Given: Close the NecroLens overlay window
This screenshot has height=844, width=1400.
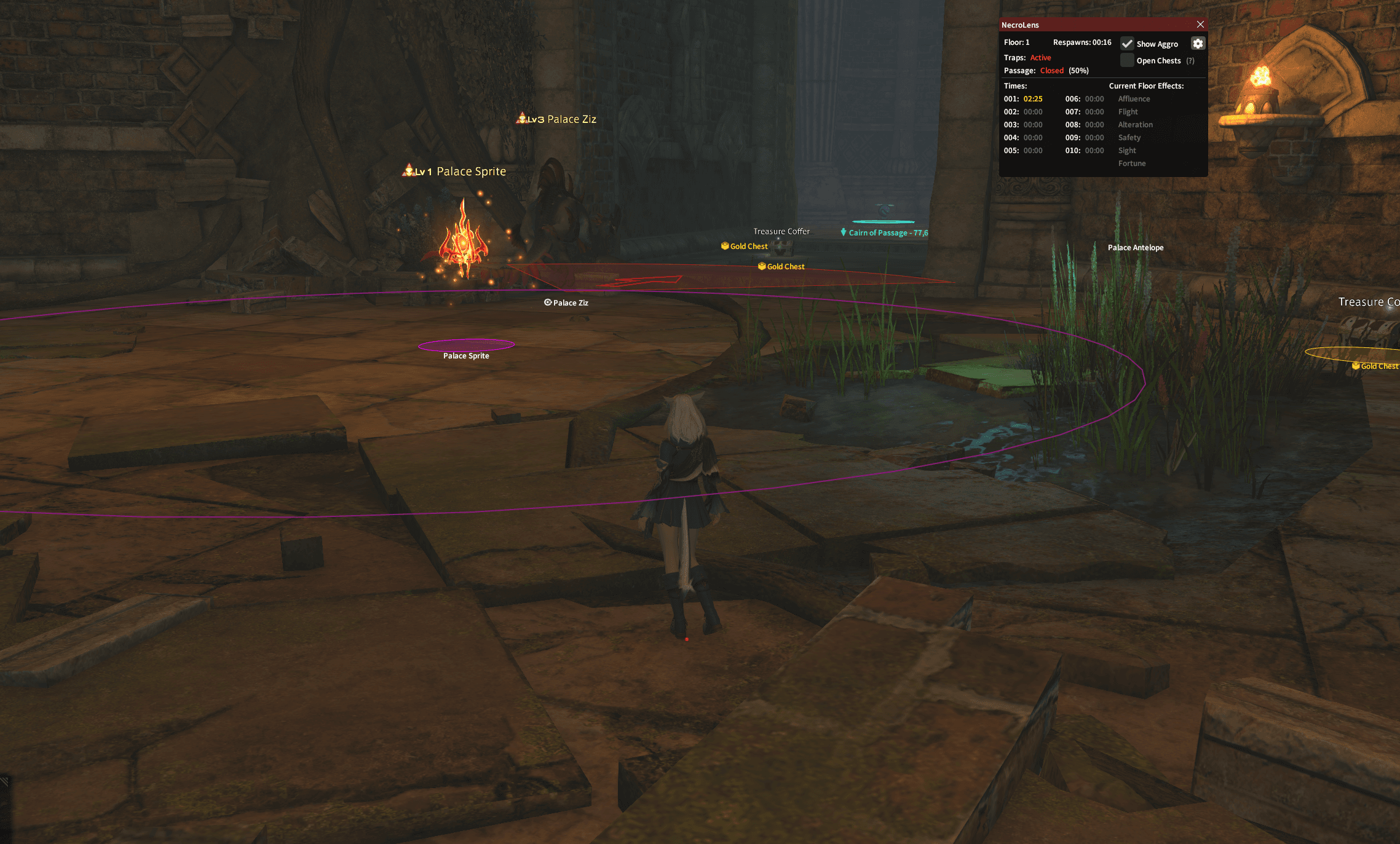Looking at the screenshot, I should pos(1200,24).
